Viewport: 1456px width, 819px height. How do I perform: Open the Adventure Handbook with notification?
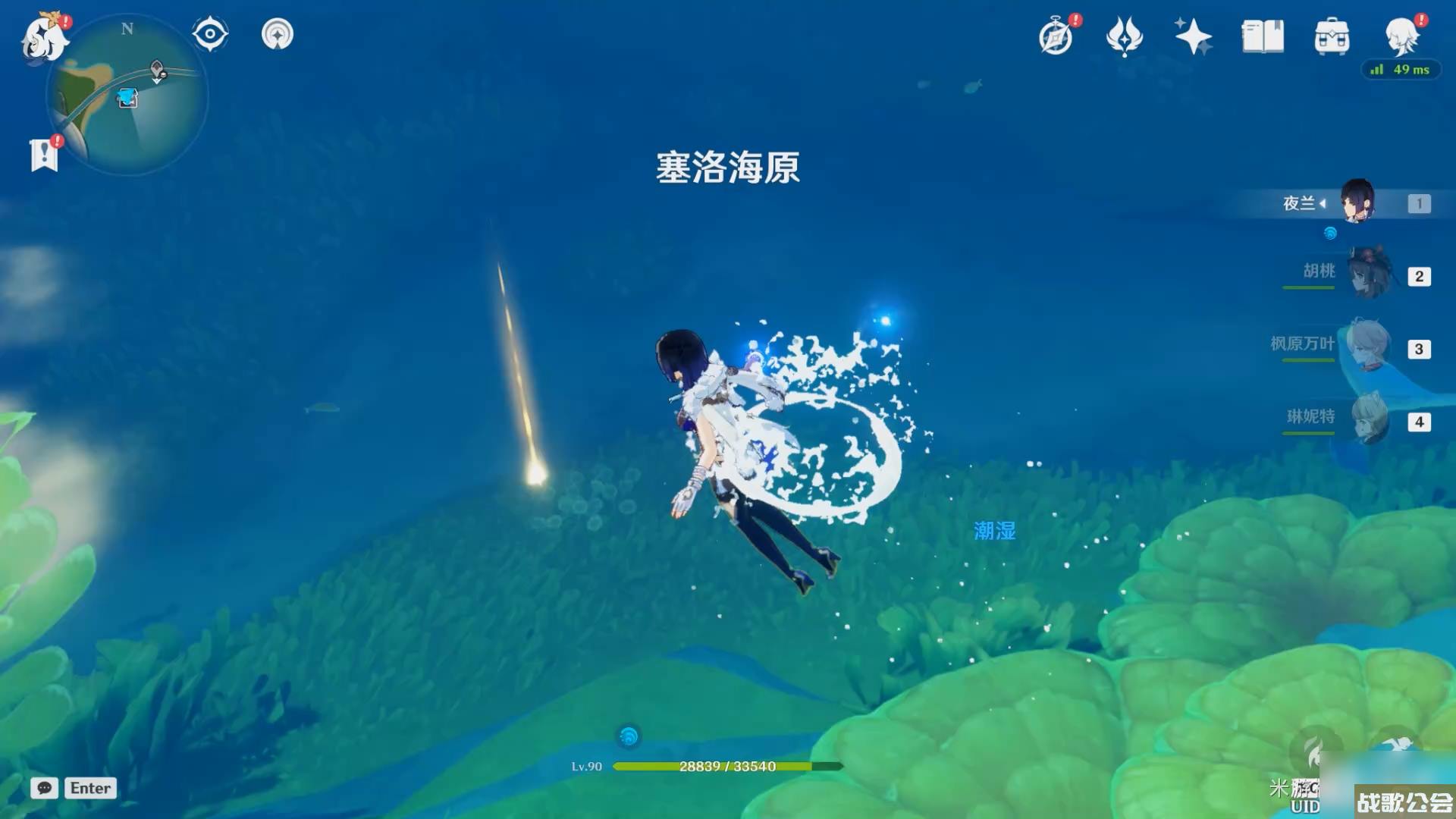[1057, 36]
